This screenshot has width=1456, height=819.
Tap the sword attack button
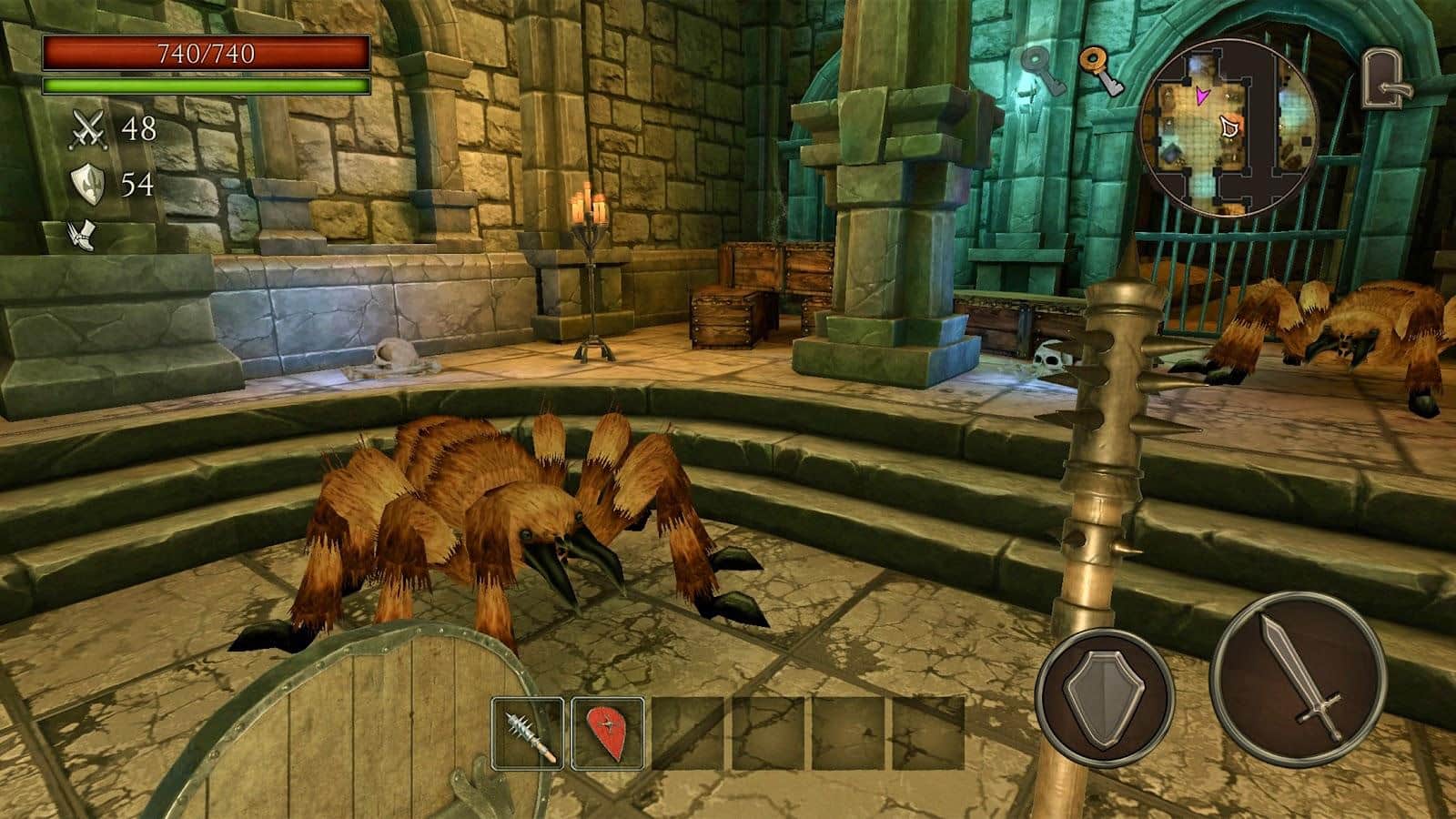click(x=1299, y=678)
